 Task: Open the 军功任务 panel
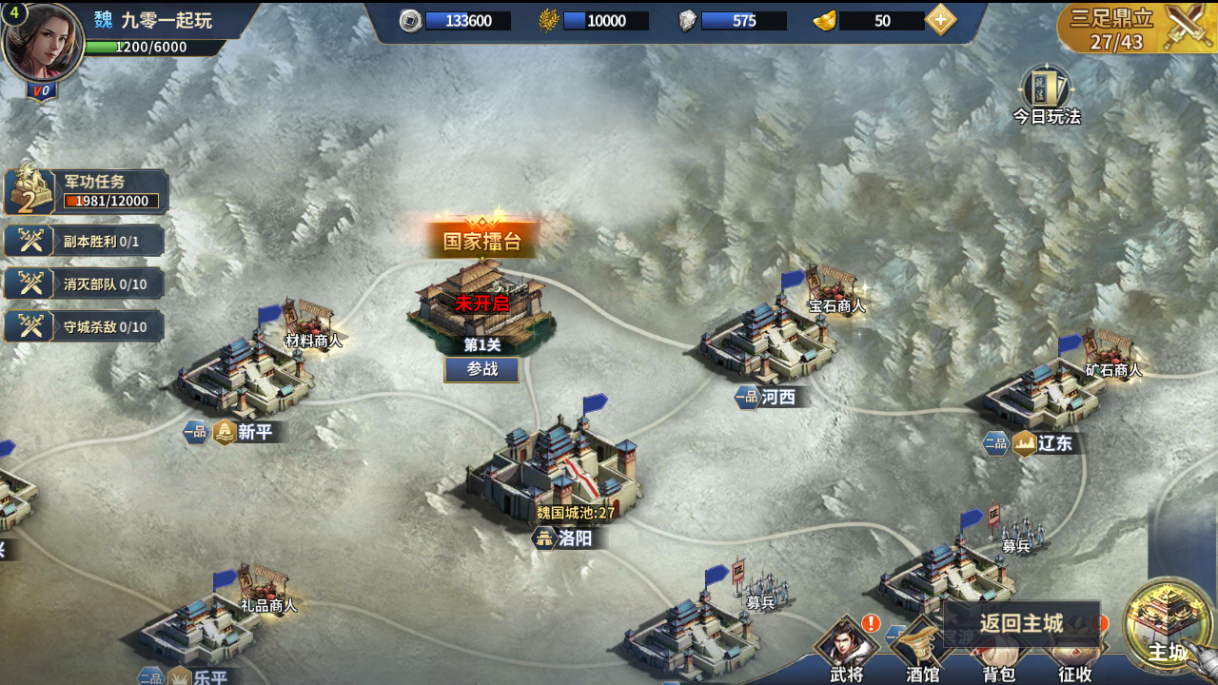pyautogui.click(x=85, y=191)
